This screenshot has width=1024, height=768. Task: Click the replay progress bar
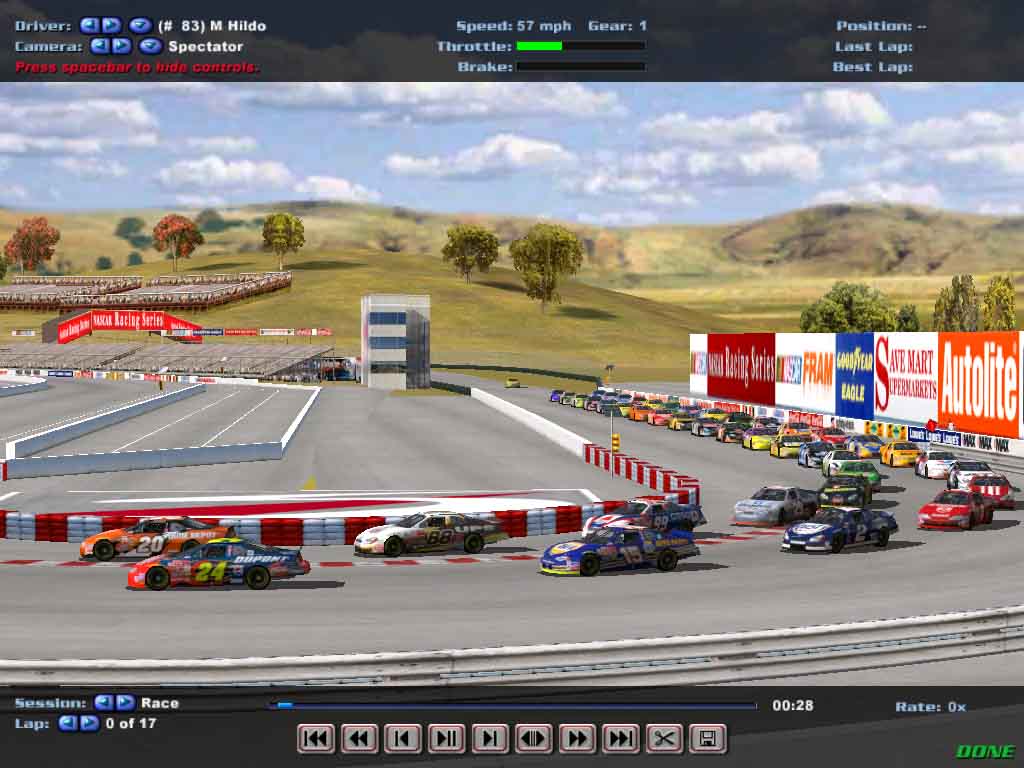click(512, 705)
